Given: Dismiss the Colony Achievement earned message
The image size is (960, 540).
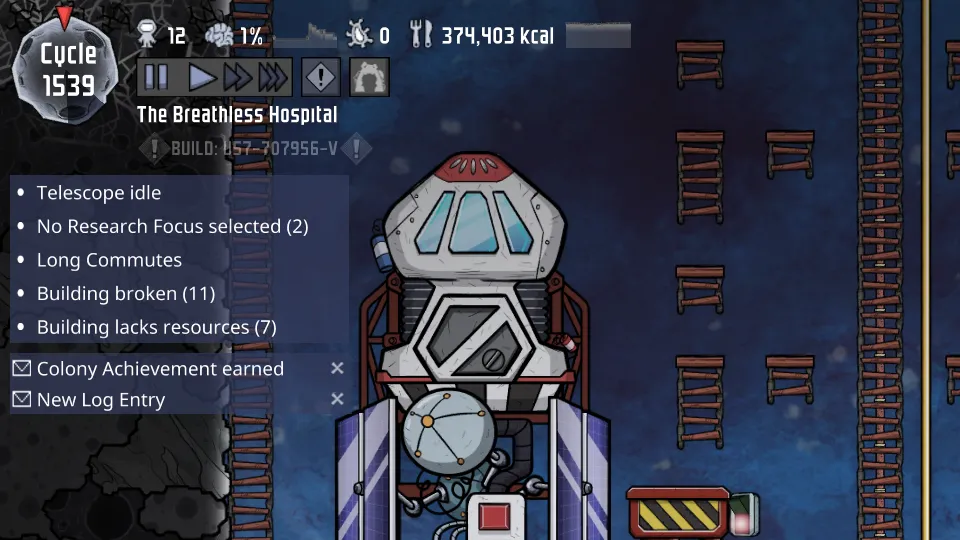Looking at the screenshot, I should pos(337,369).
